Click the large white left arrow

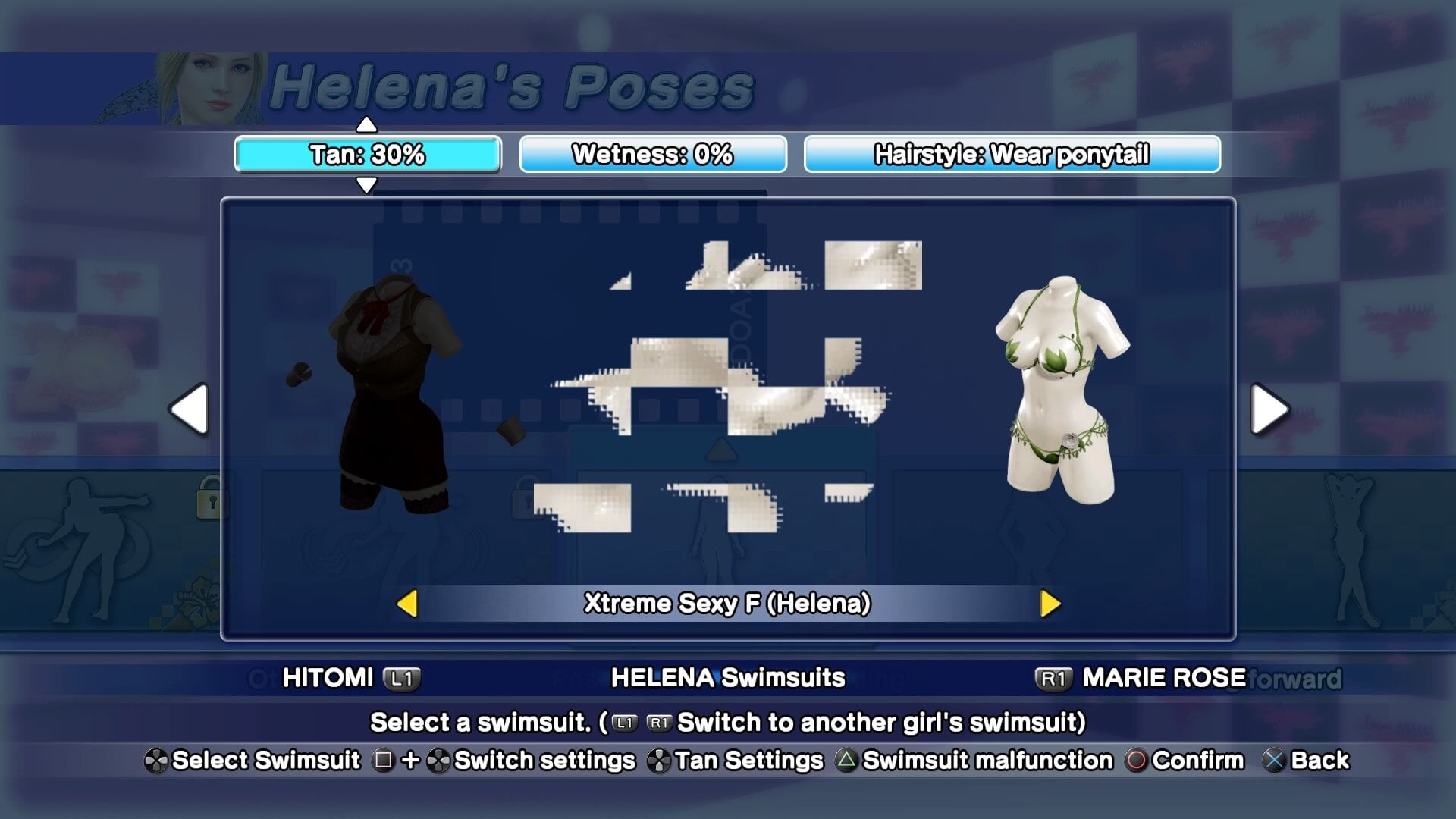[x=190, y=409]
